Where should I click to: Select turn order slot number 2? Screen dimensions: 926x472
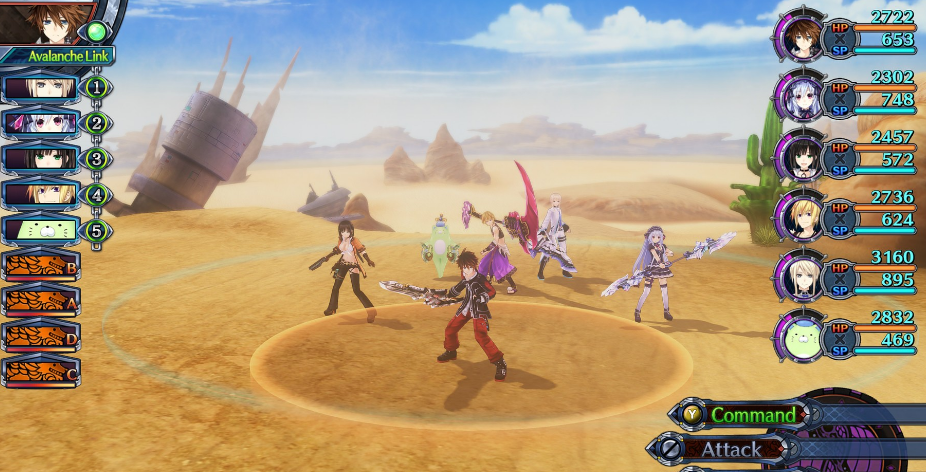pos(45,123)
